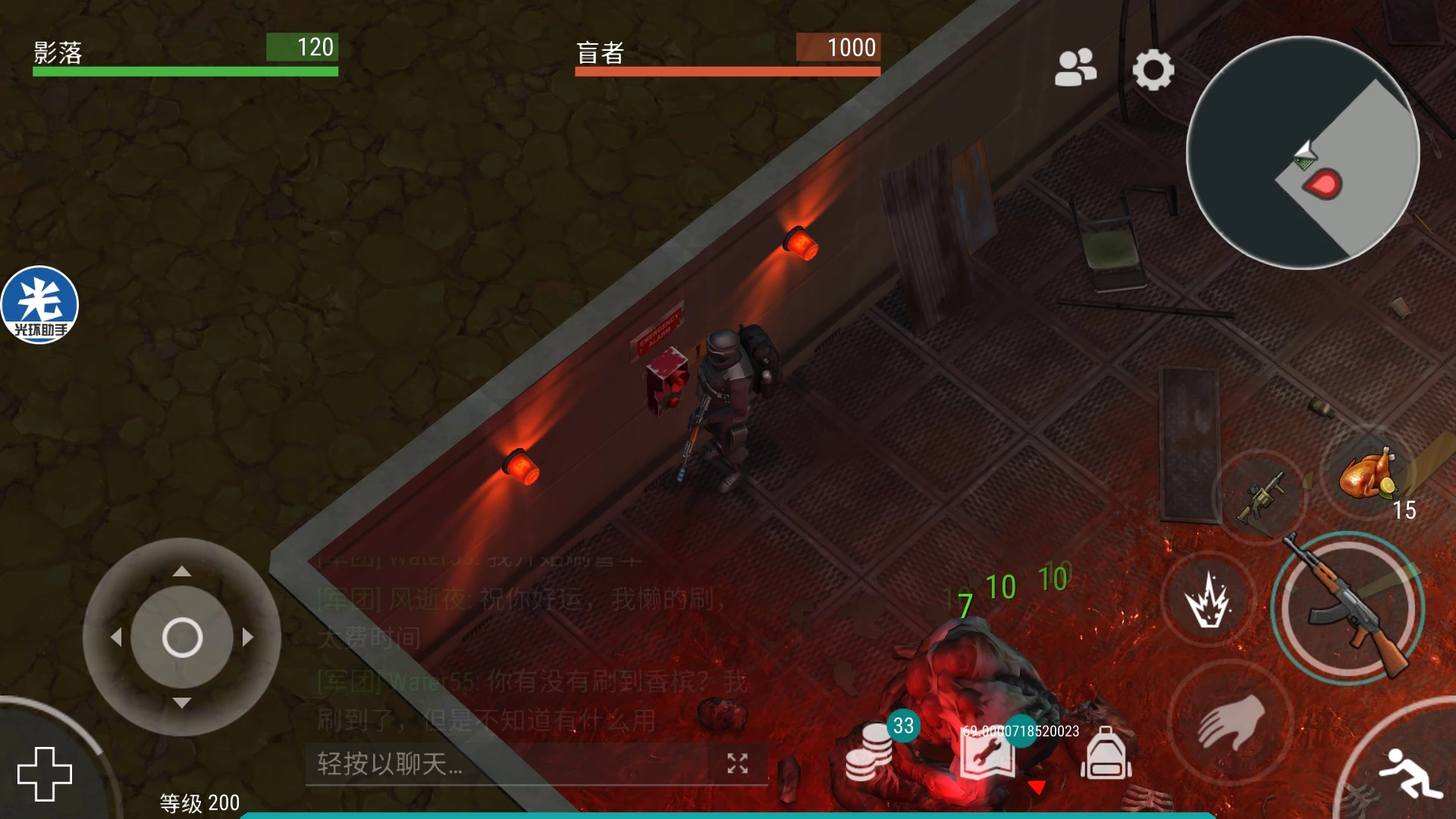This screenshot has height=819, width=1456.
Task: Open the backpack inventory
Action: click(x=1106, y=755)
